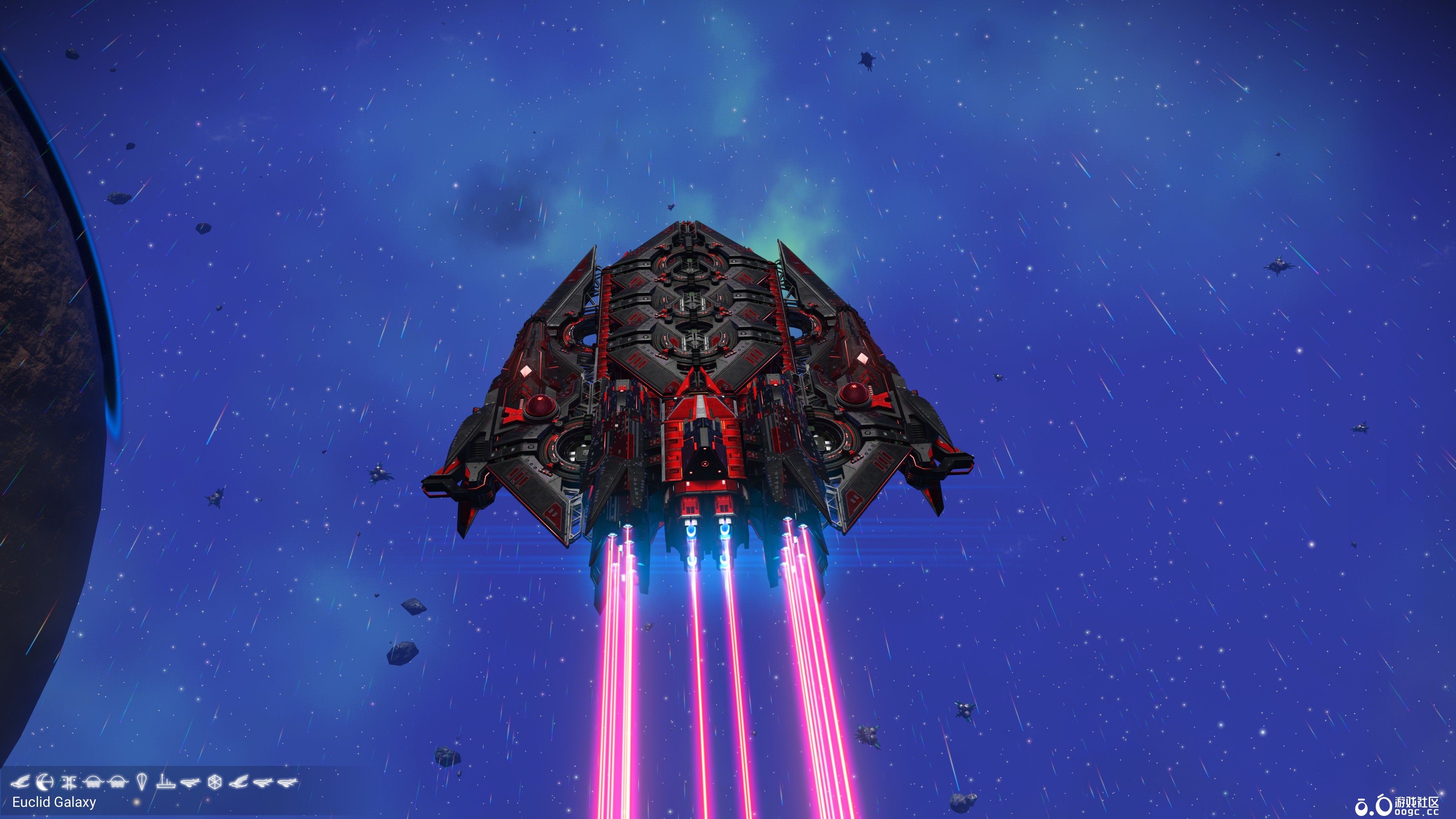Select the tree portal glyph
Viewport: 1456px width, 819px height.
[x=69, y=783]
